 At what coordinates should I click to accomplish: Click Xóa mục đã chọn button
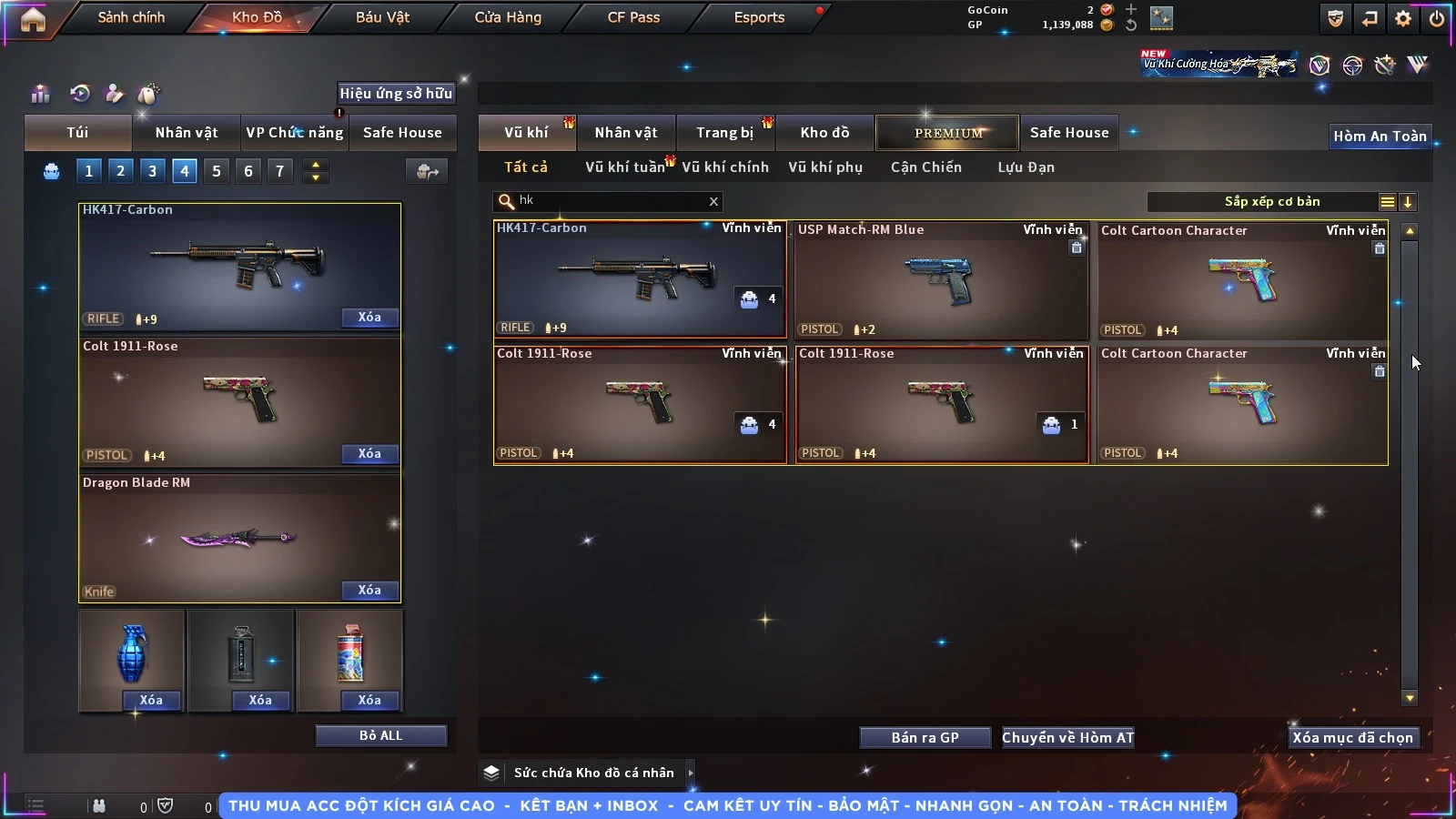(x=1352, y=738)
